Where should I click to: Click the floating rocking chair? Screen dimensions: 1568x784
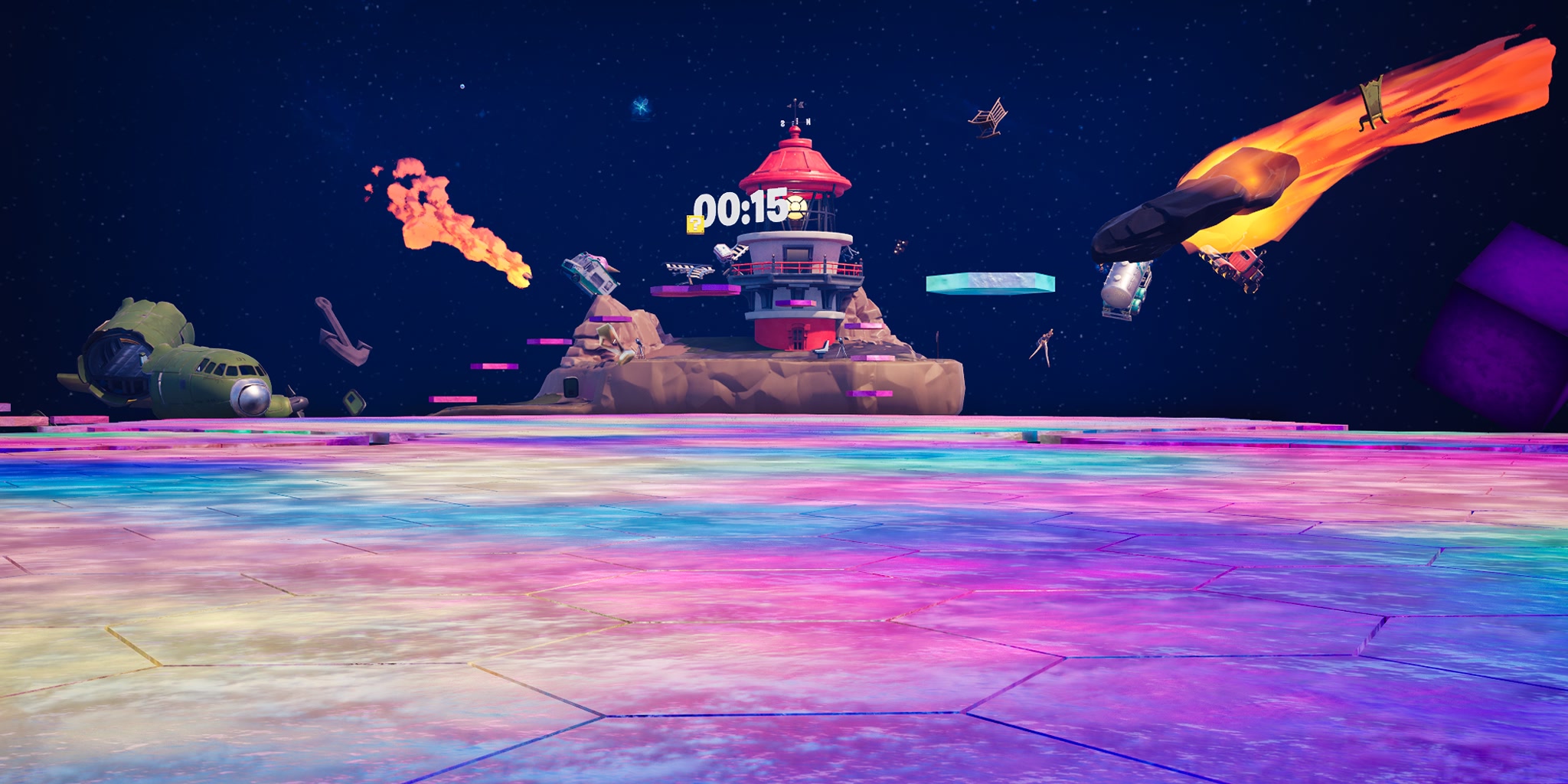tap(988, 115)
